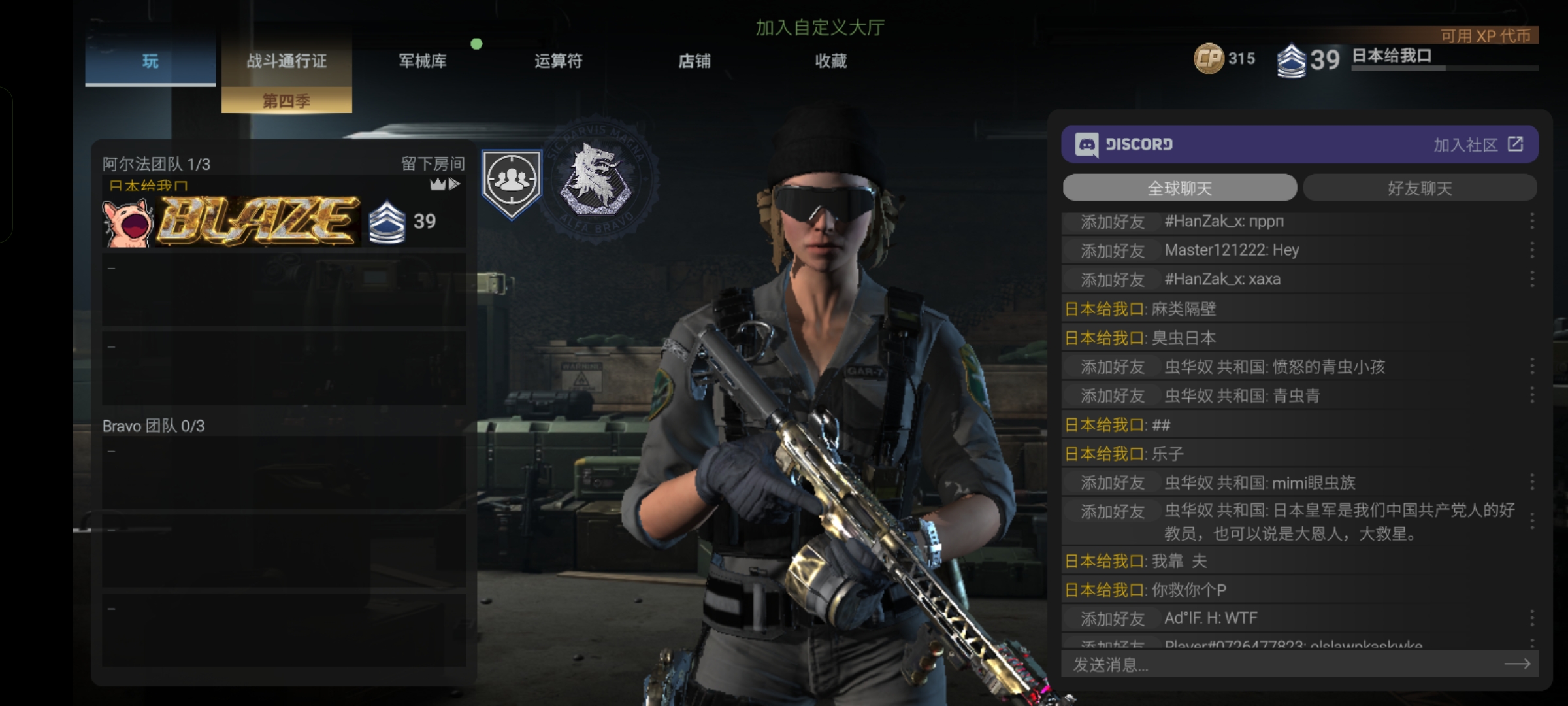The height and width of the screenshot is (706, 1568).
Task: Select the 运算符 tab
Action: point(558,61)
